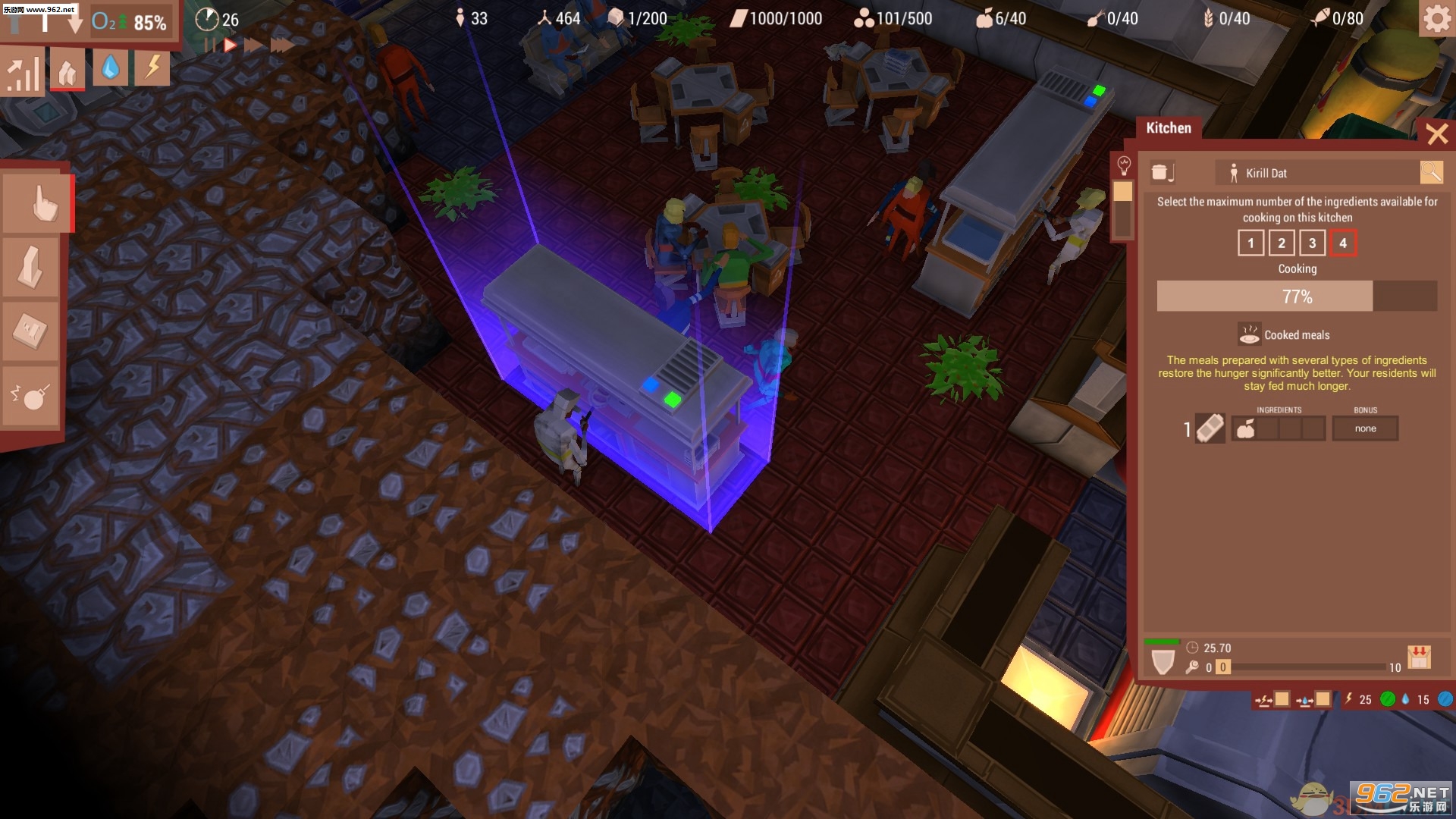Open the gear settings menu

[1436, 19]
